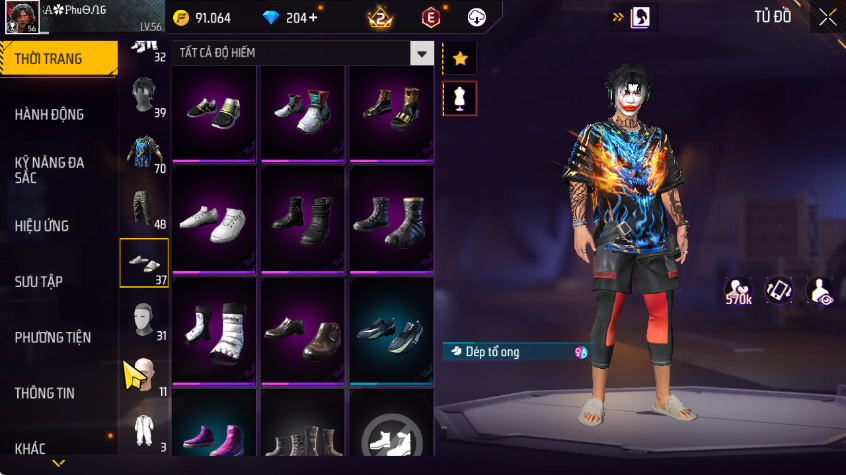Screen dimensions: 846x475
Task: Select the Phương Tiện tab
Action: pos(53,337)
